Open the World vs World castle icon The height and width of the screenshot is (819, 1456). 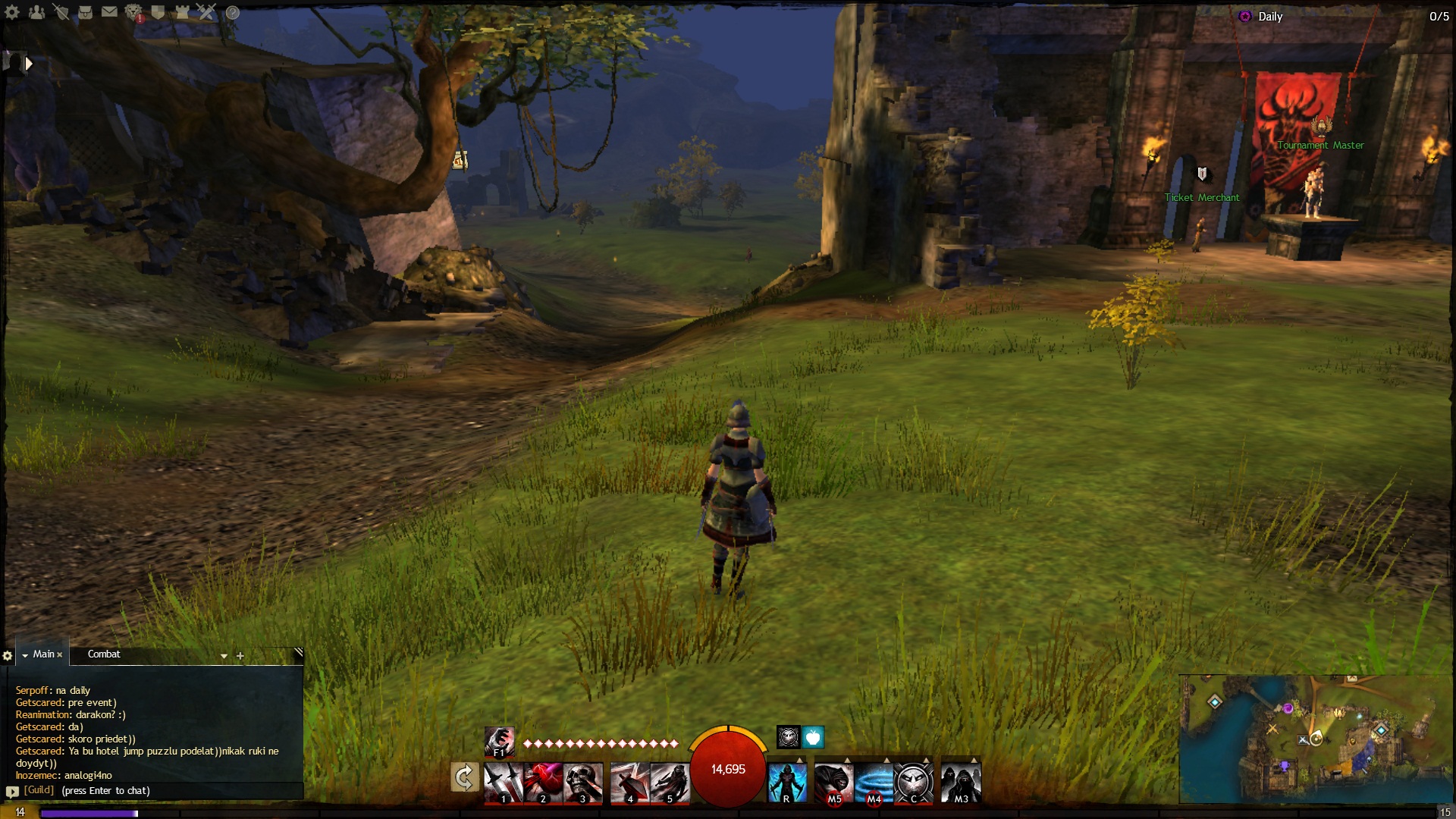(x=182, y=12)
